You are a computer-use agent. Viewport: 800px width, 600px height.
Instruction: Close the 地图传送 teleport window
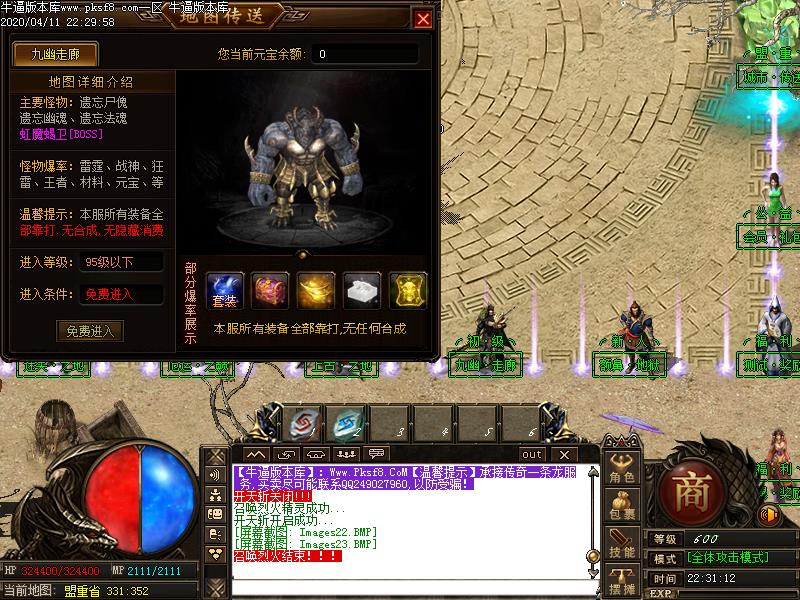coord(424,19)
